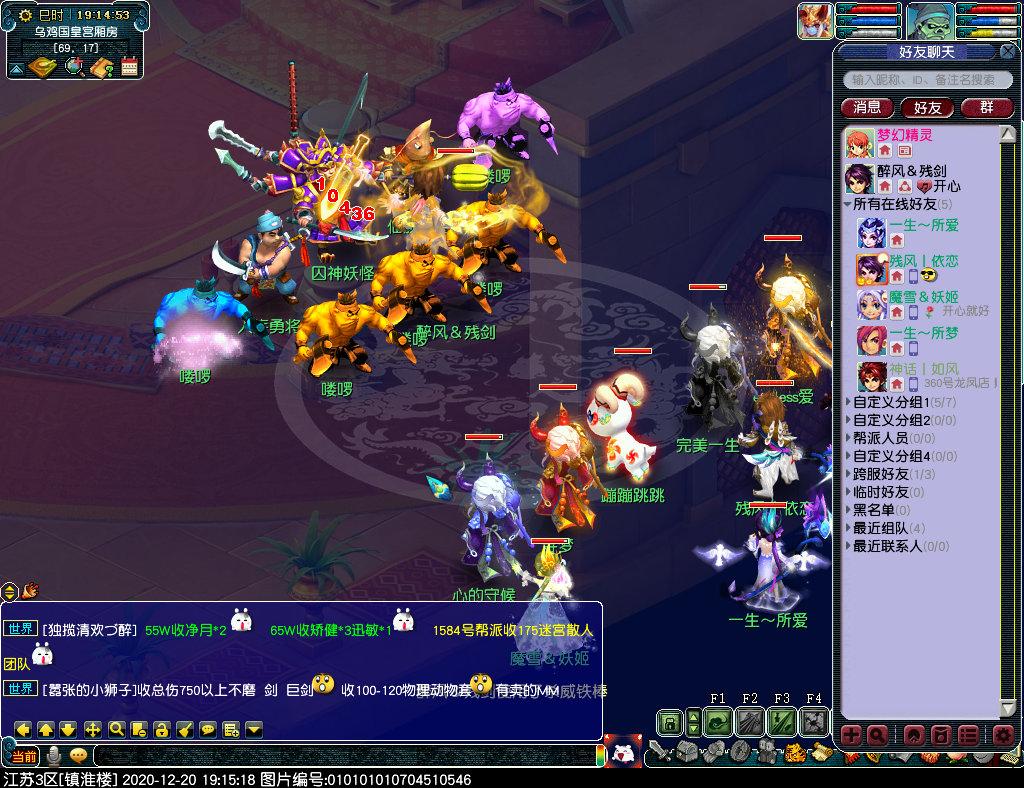Expand the 黑名单 blacklist group
Image resolution: width=1024 pixels, height=788 pixels.
875,510
